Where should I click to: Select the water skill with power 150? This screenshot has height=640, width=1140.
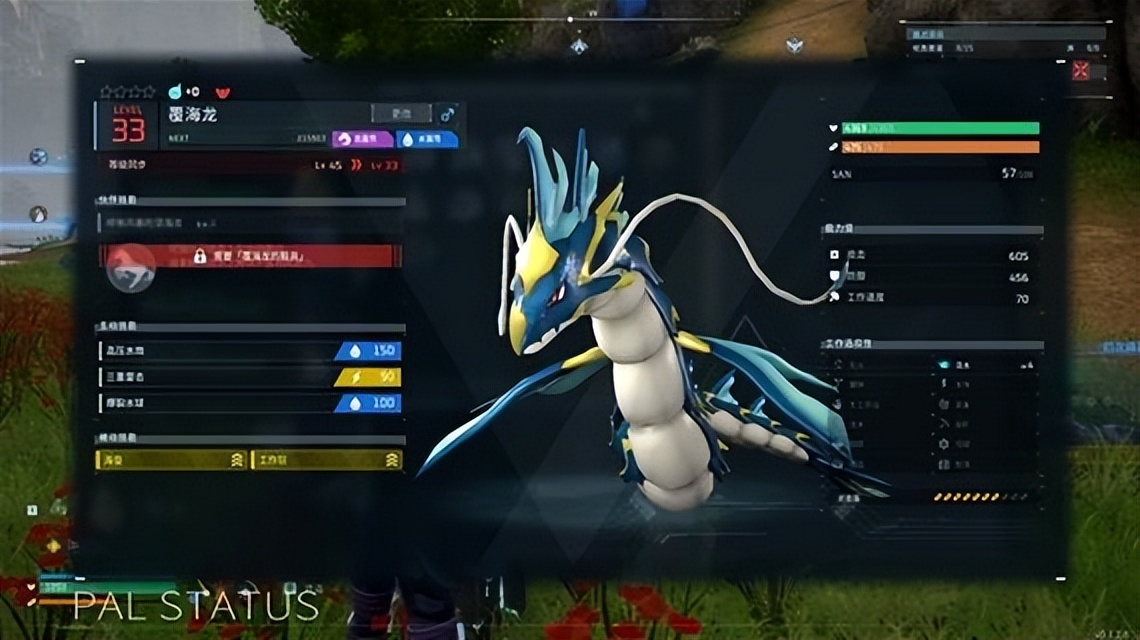tap(250, 351)
